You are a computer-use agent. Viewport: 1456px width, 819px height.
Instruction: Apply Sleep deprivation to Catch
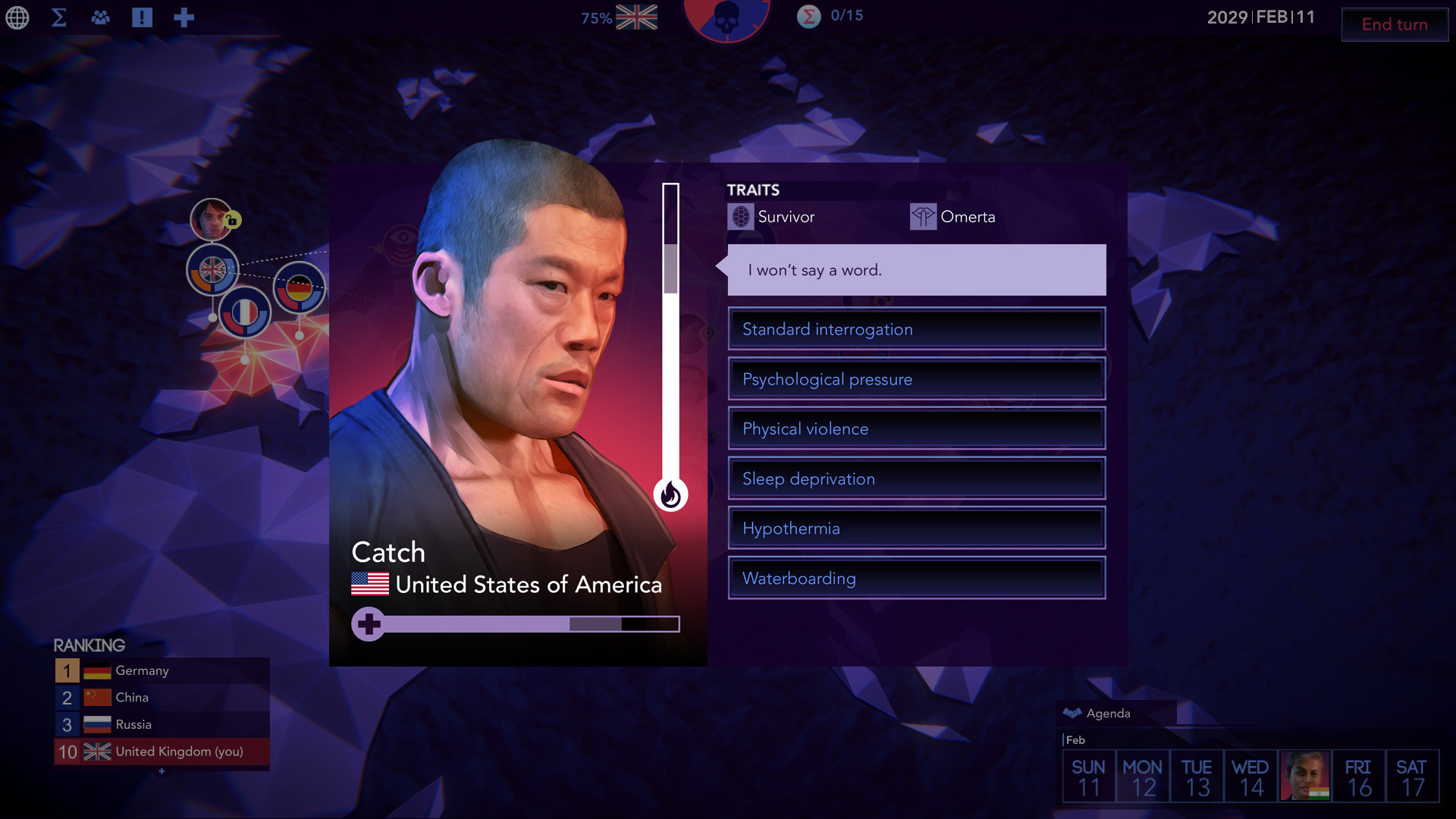(916, 479)
